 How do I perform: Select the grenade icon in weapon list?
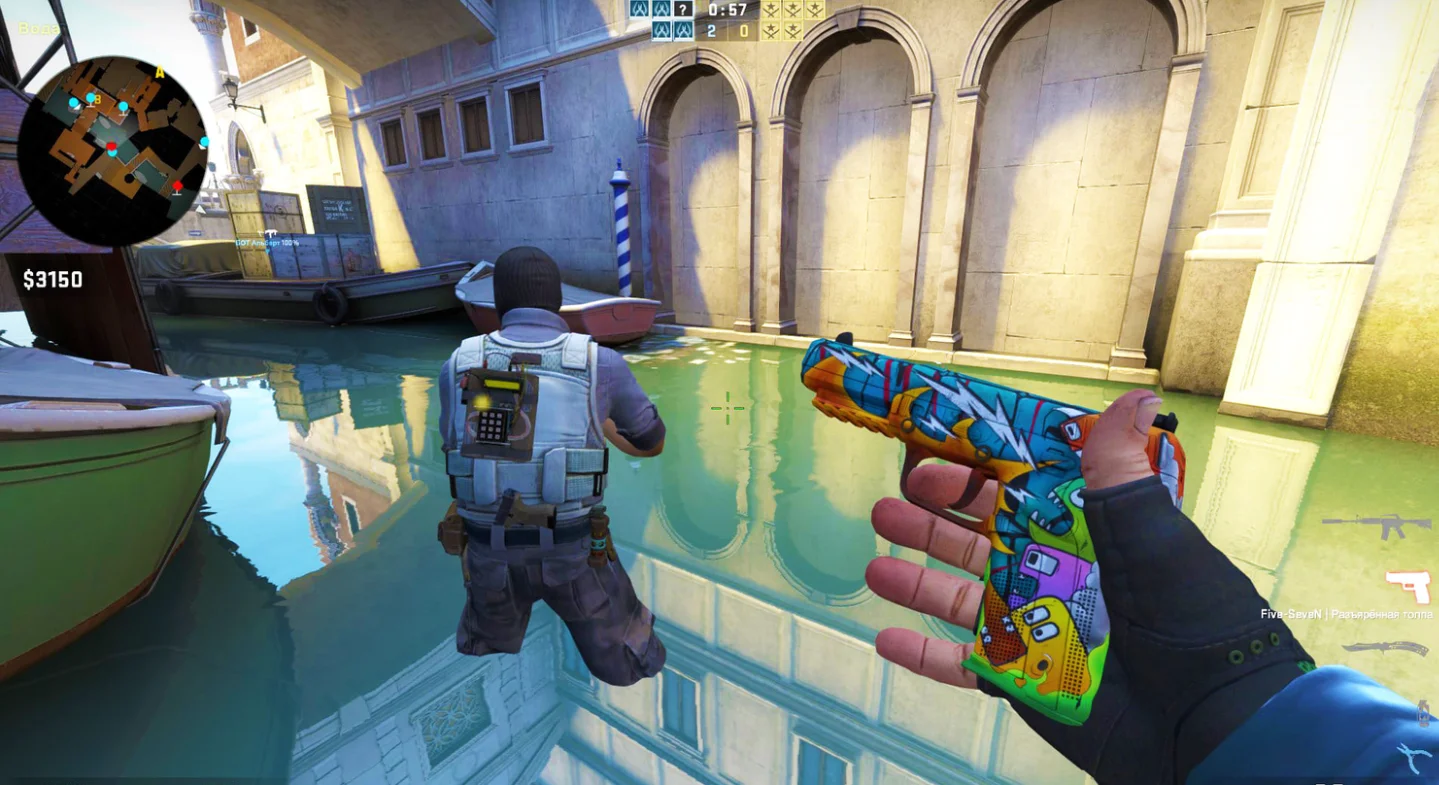1423,712
